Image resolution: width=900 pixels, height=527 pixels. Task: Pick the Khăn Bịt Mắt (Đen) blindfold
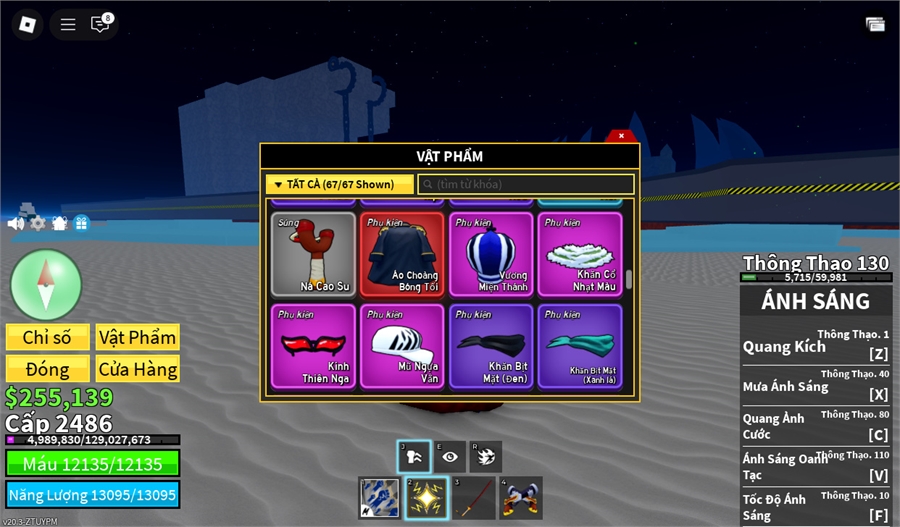(x=491, y=345)
